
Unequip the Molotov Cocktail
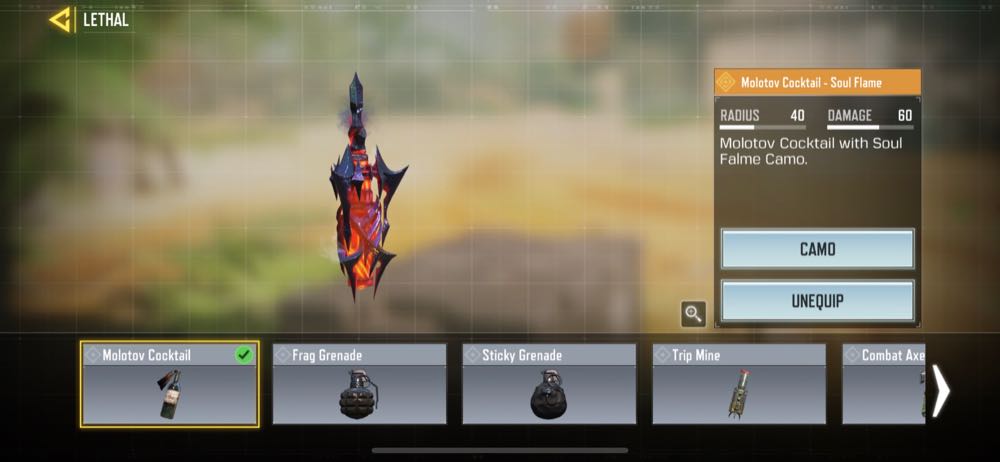click(x=817, y=300)
